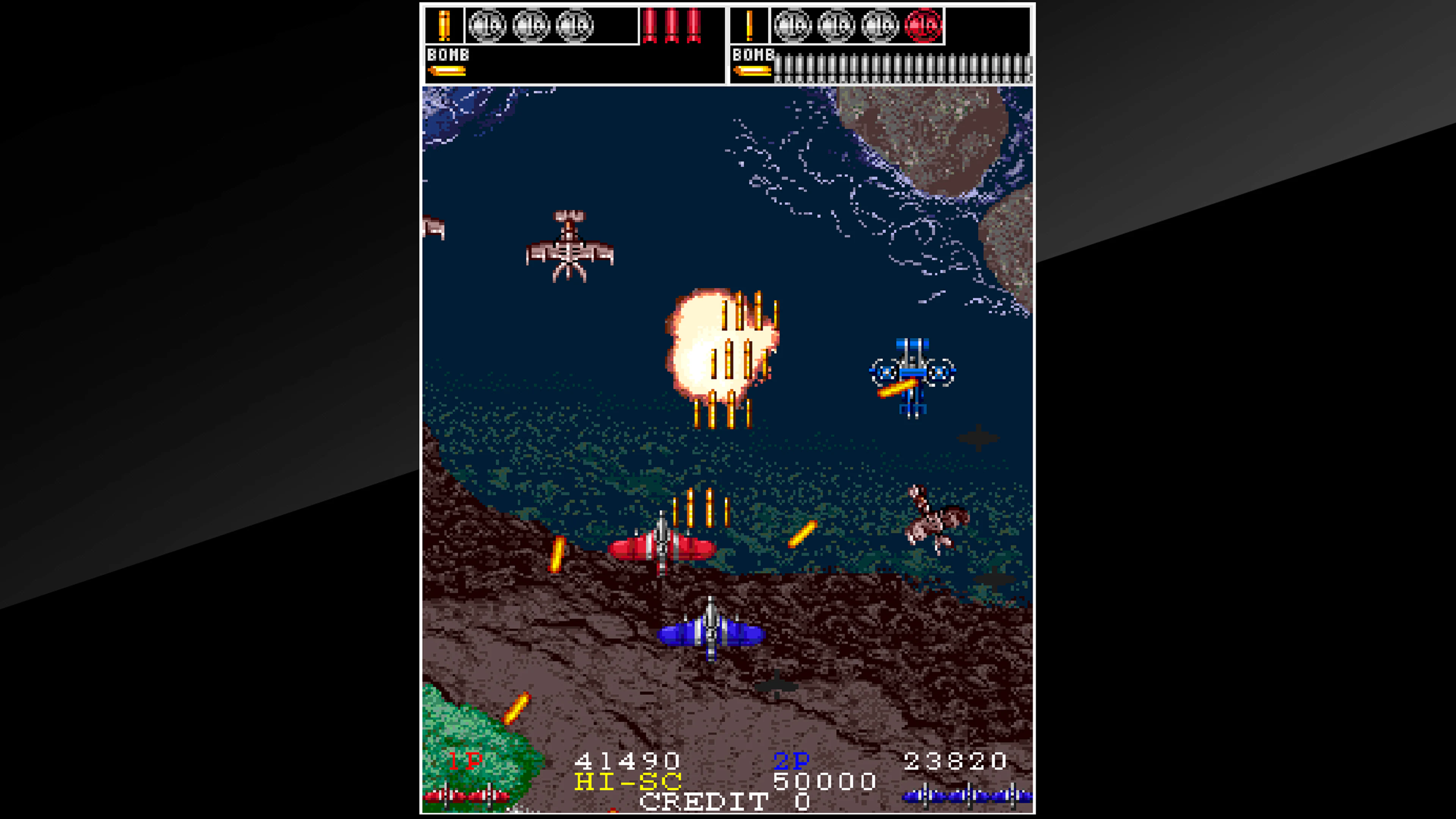Image resolution: width=1456 pixels, height=819 pixels.
Task: Select the gold bomb shell under the BOMB label
Action: 447,71
